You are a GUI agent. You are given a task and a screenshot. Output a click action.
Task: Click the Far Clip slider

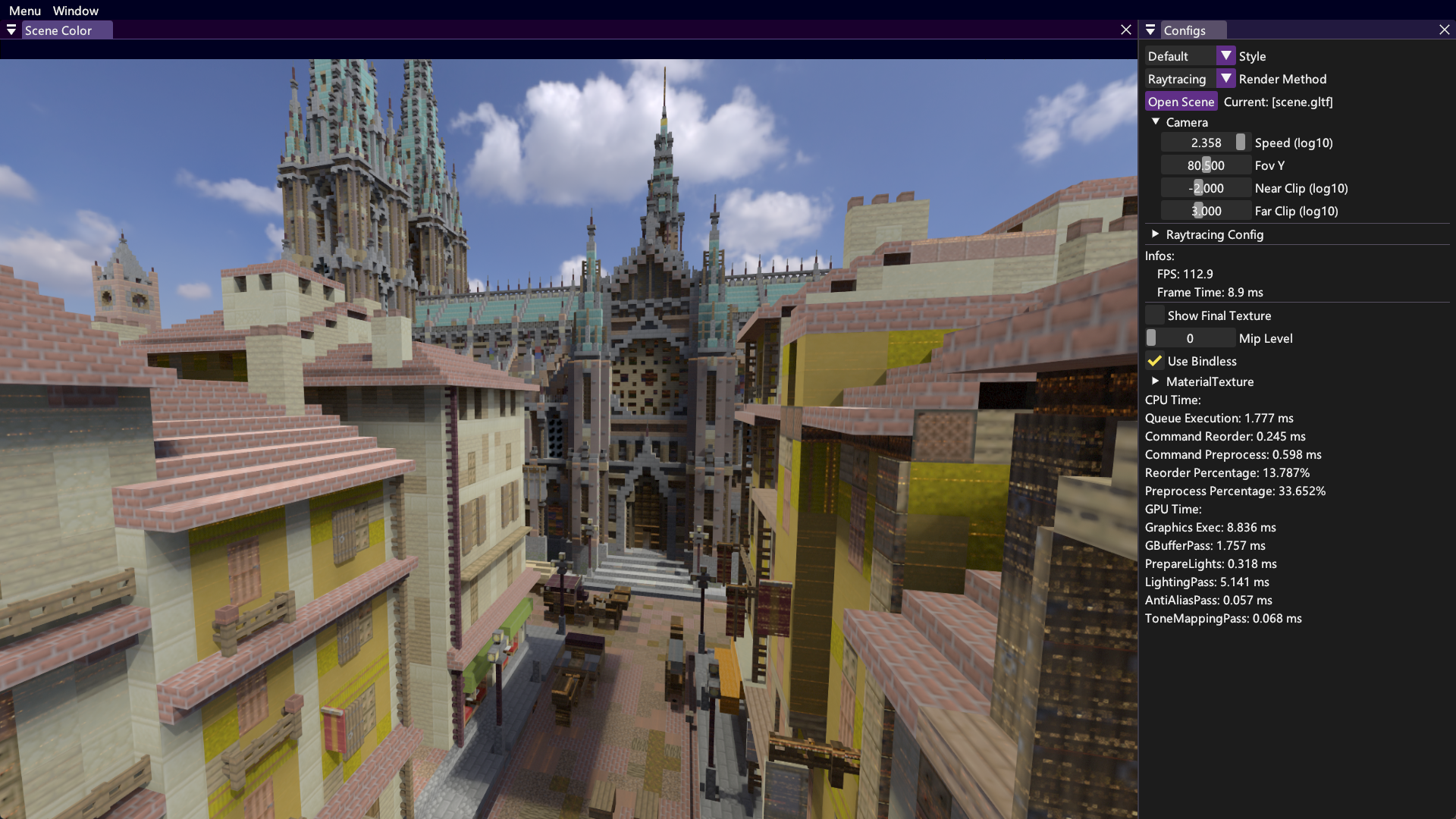point(1206,211)
